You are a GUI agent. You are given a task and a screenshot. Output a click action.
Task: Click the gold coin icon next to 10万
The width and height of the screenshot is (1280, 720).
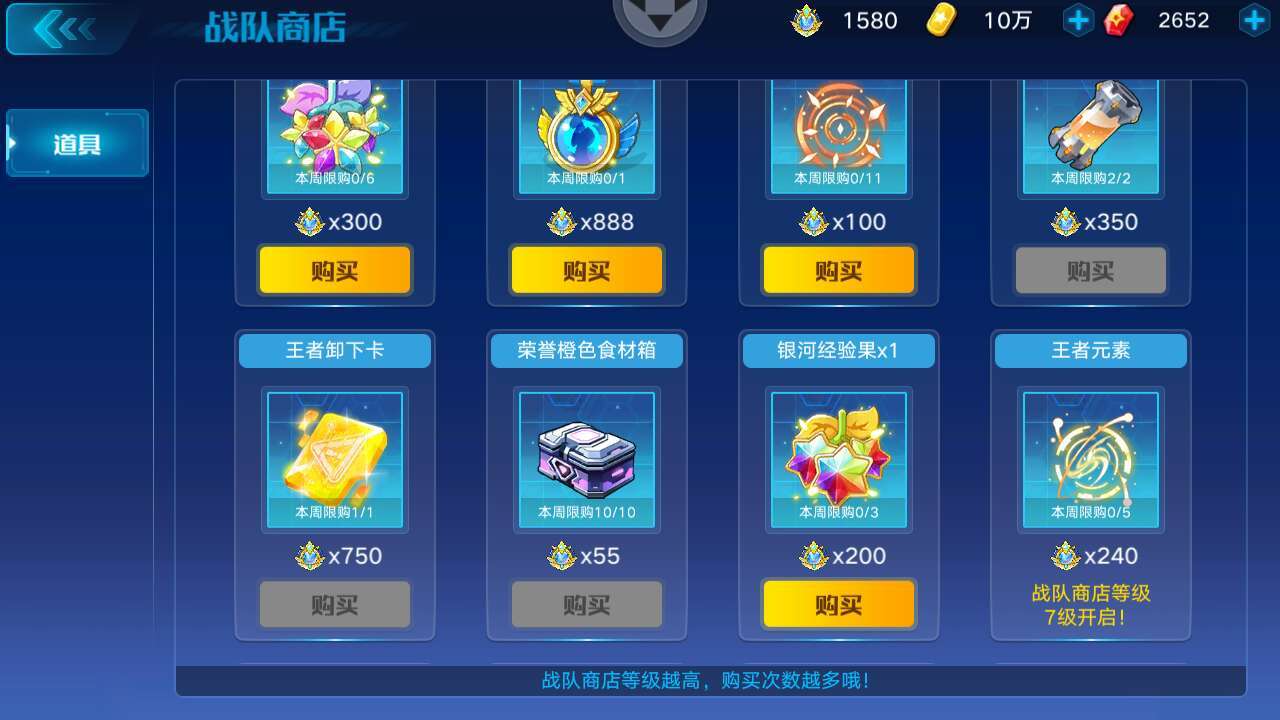943,19
